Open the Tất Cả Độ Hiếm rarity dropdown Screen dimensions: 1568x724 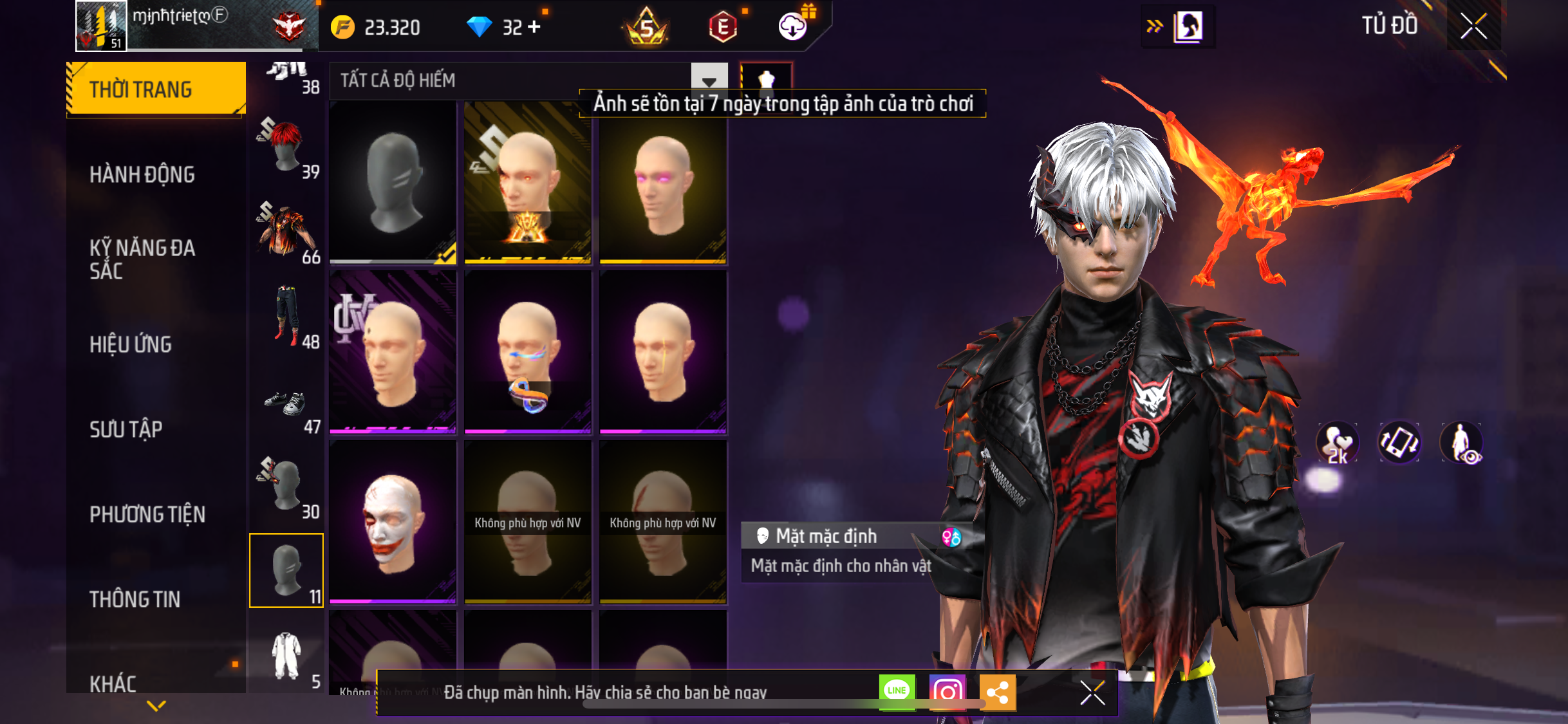click(x=709, y=80)
